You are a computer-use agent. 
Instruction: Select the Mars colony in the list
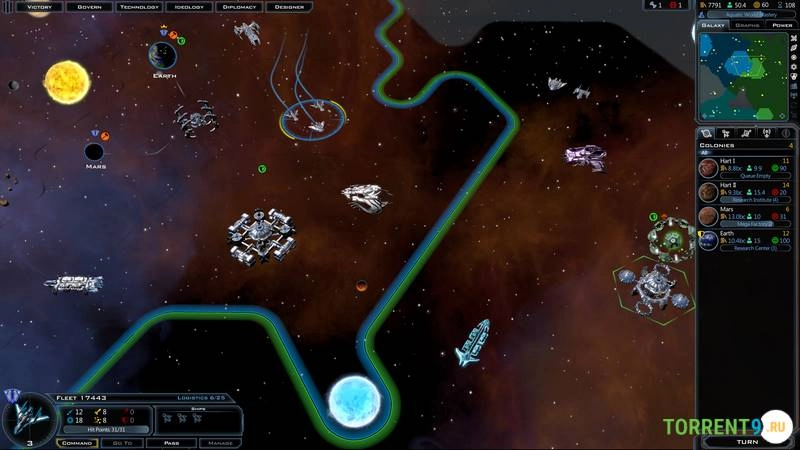(745, 215)
